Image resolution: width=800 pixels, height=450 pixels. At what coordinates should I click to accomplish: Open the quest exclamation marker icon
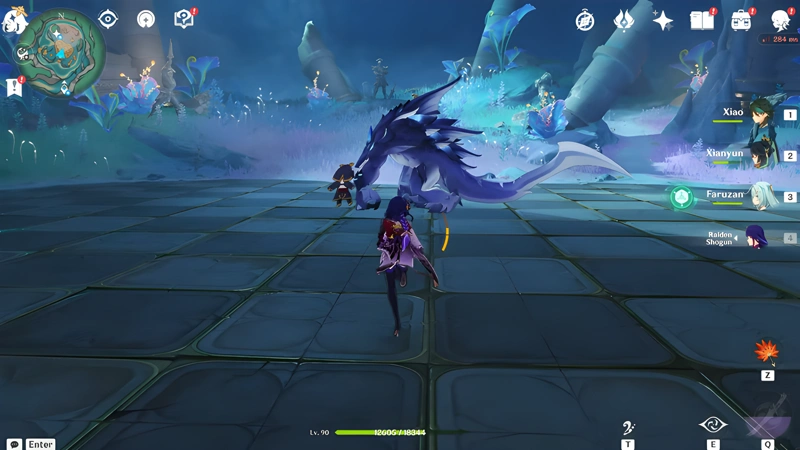coord(14,88)
